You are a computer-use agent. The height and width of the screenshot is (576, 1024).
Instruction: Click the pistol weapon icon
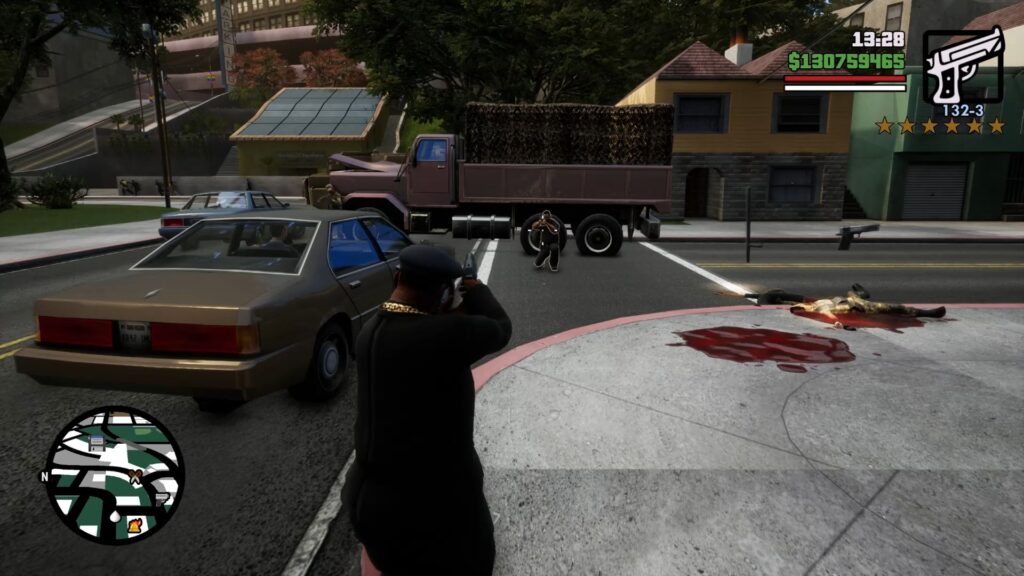[x=961, y=66]
